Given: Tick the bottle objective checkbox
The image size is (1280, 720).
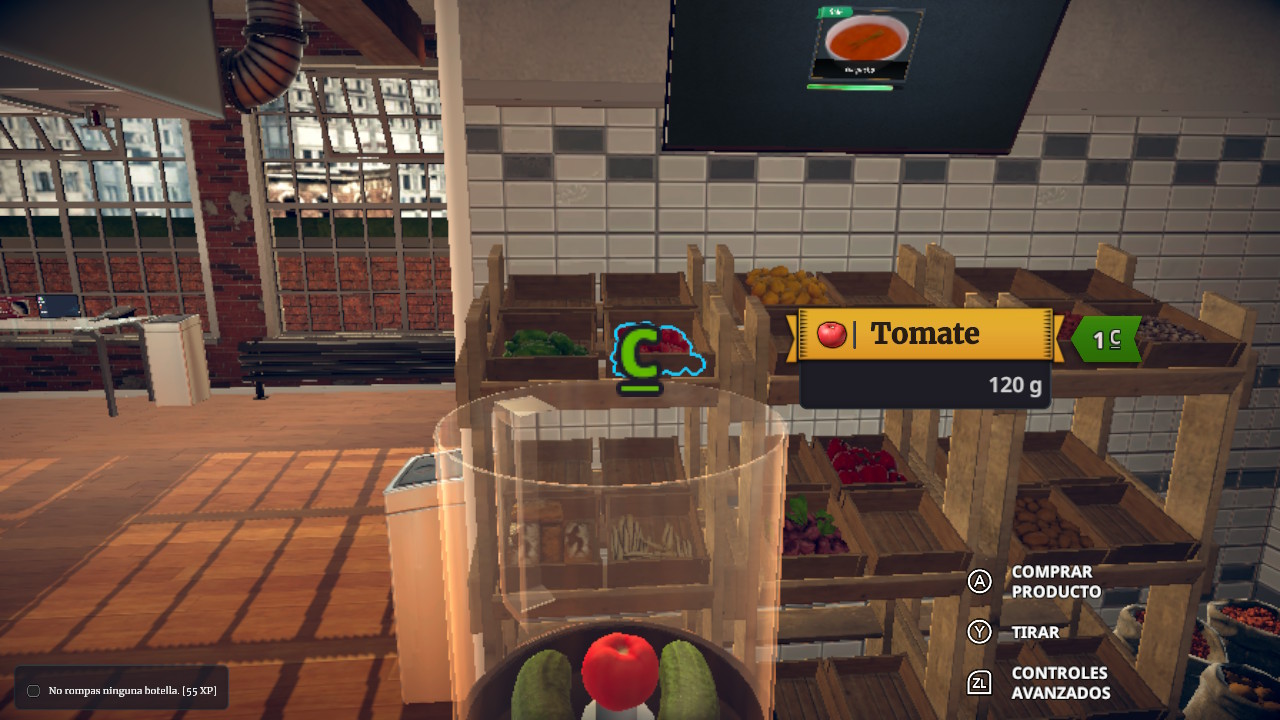Looking at the screenshot, I should pyautogui.click(x=33, y=691).
